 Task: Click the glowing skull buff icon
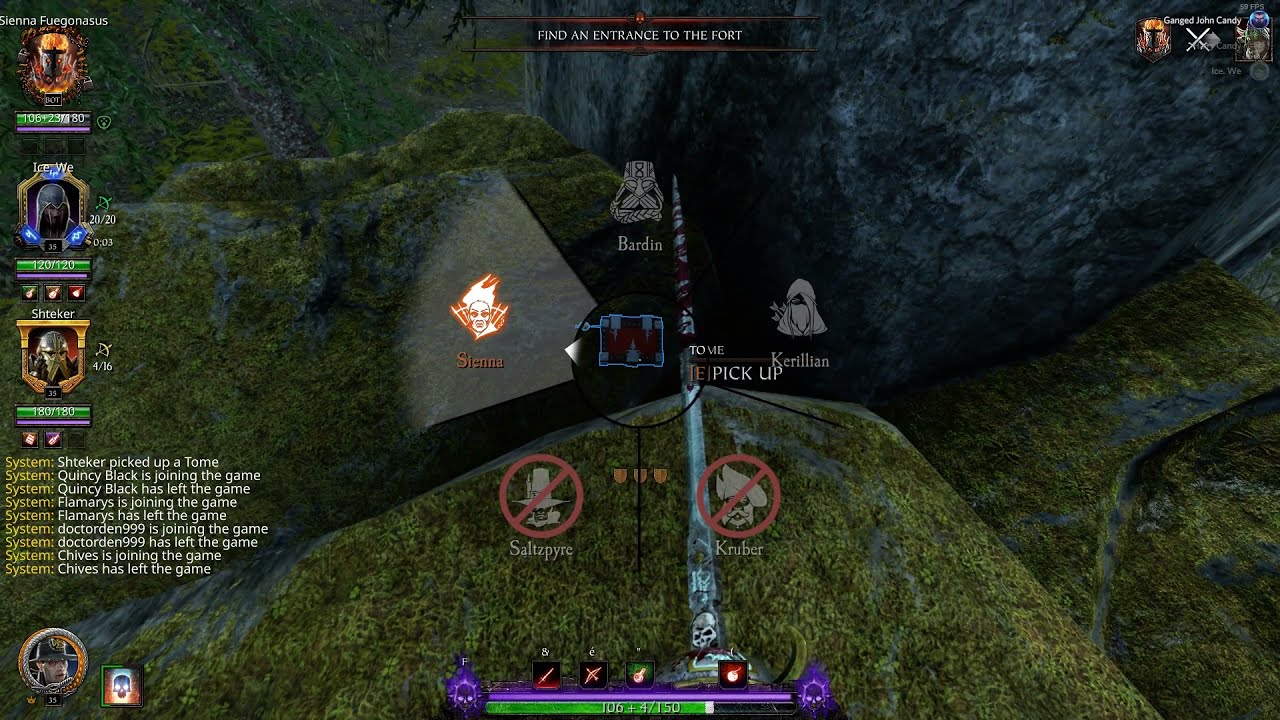pos(122,687)
